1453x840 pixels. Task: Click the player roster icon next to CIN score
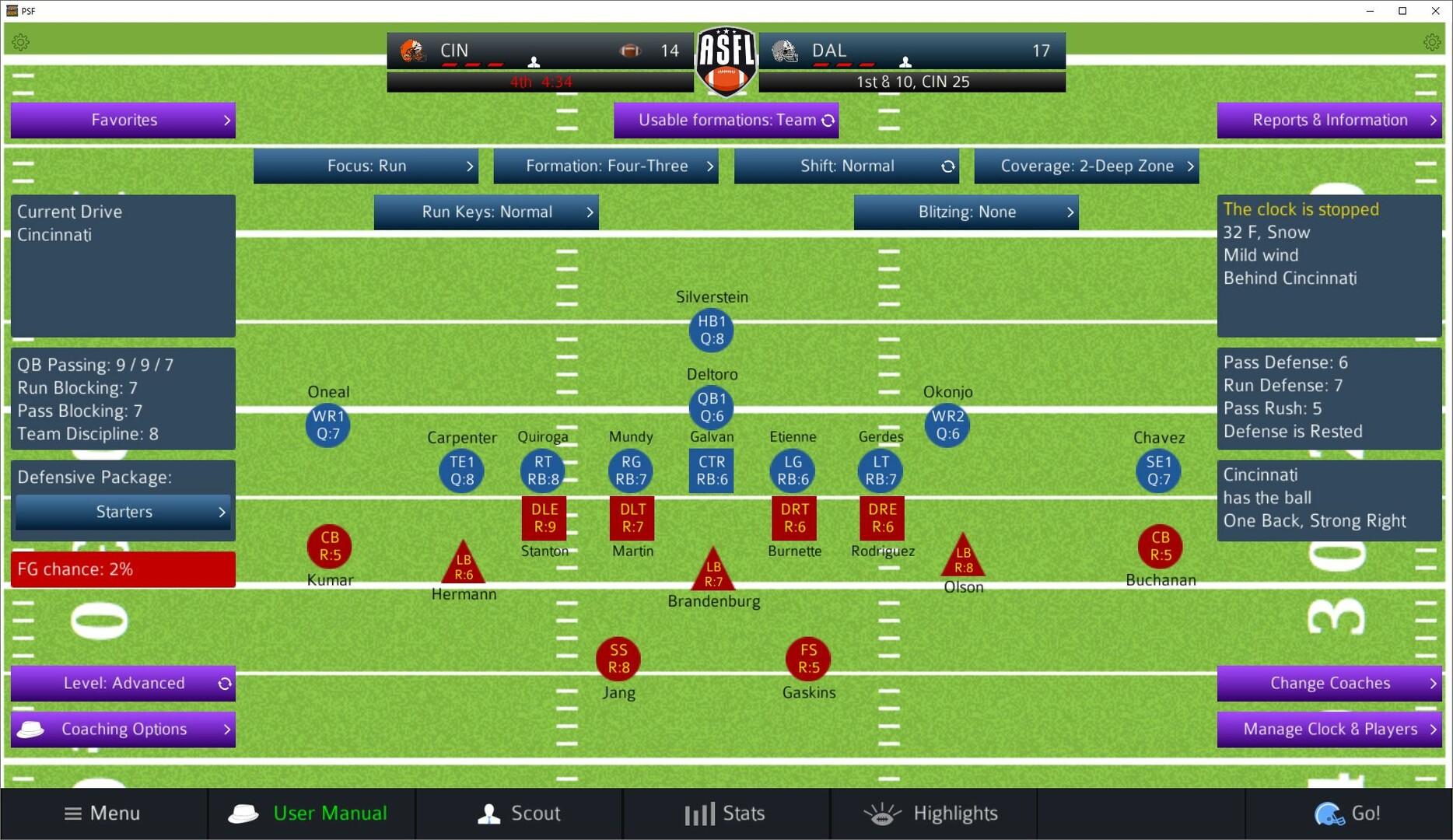click(x=534, y=60)
